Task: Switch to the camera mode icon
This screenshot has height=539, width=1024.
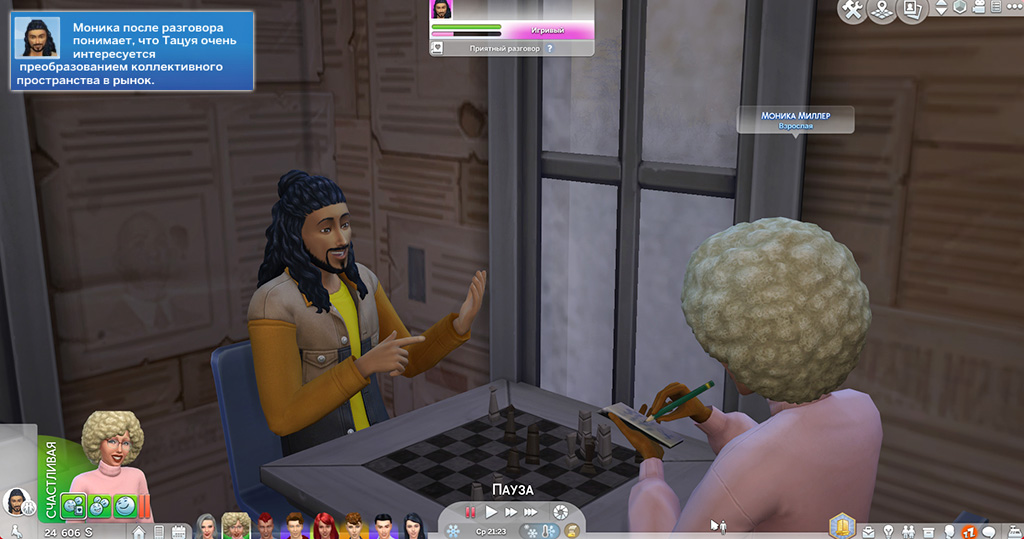Action: click(x=980, y=8)
